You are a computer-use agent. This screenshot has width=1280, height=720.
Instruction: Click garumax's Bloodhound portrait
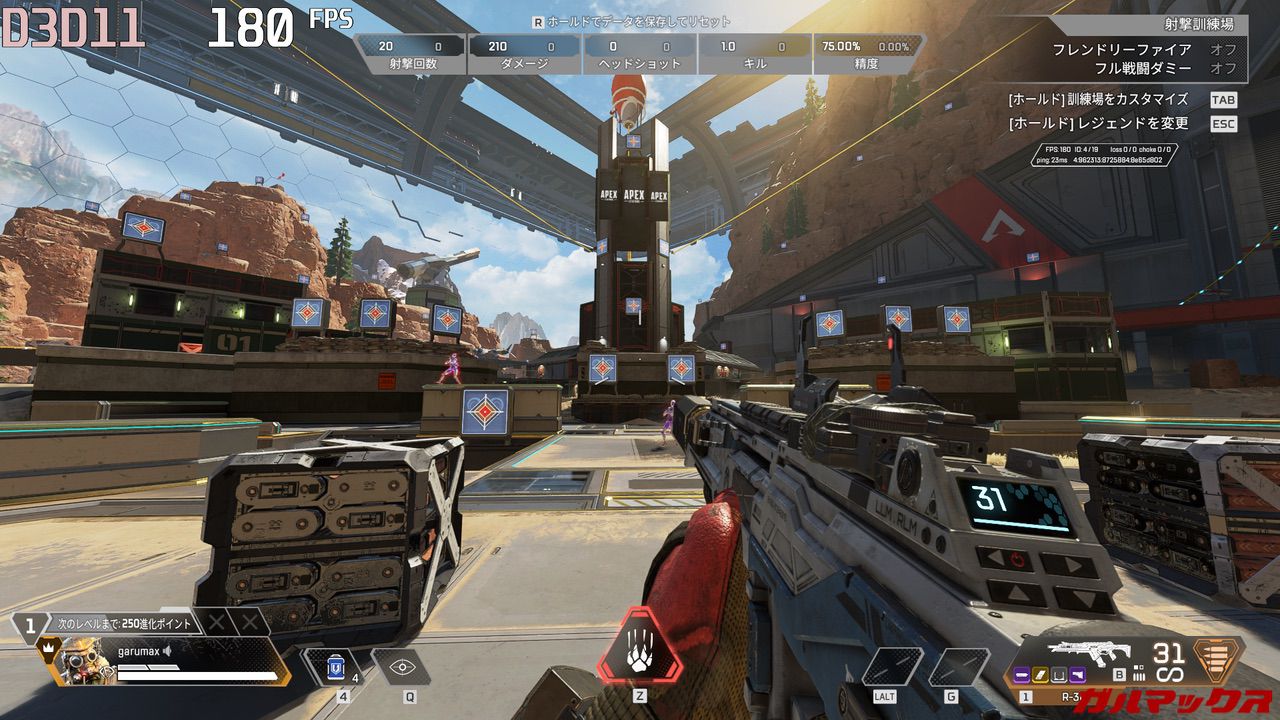tap(84, 662)
